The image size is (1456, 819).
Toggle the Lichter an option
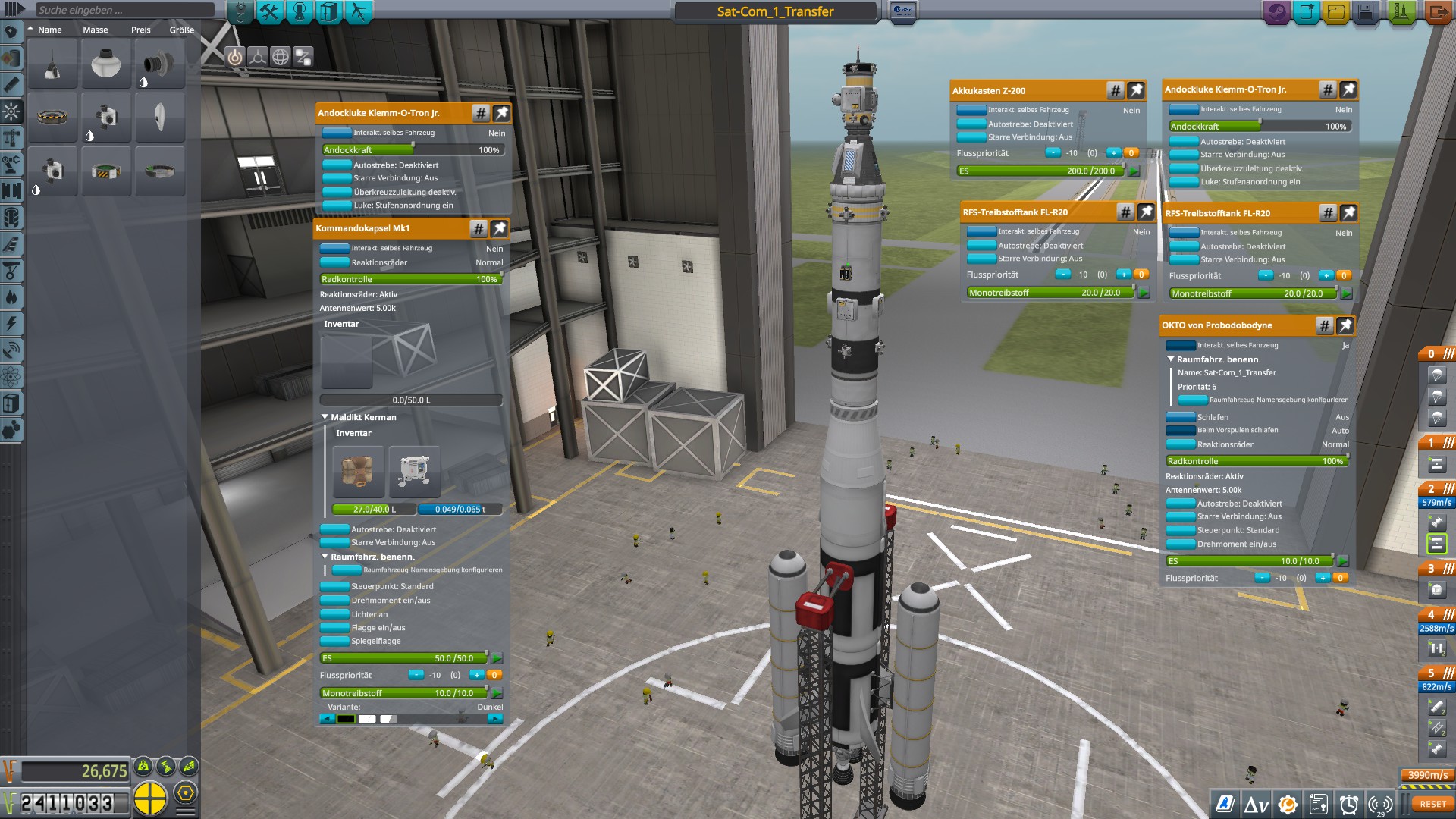pos(334,614)
